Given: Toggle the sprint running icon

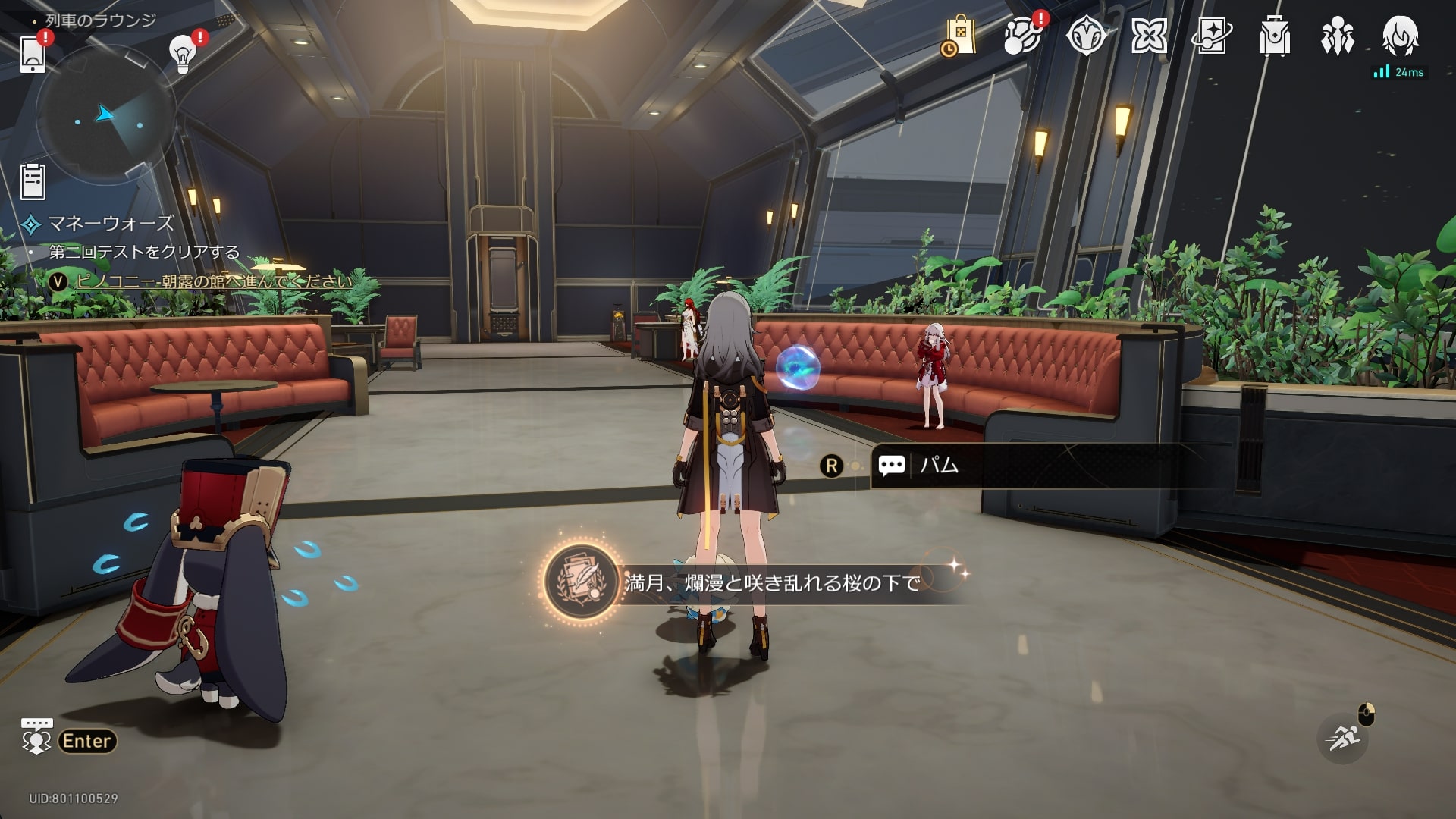Looking at the screenshot, I should (x=1342, y=737).
